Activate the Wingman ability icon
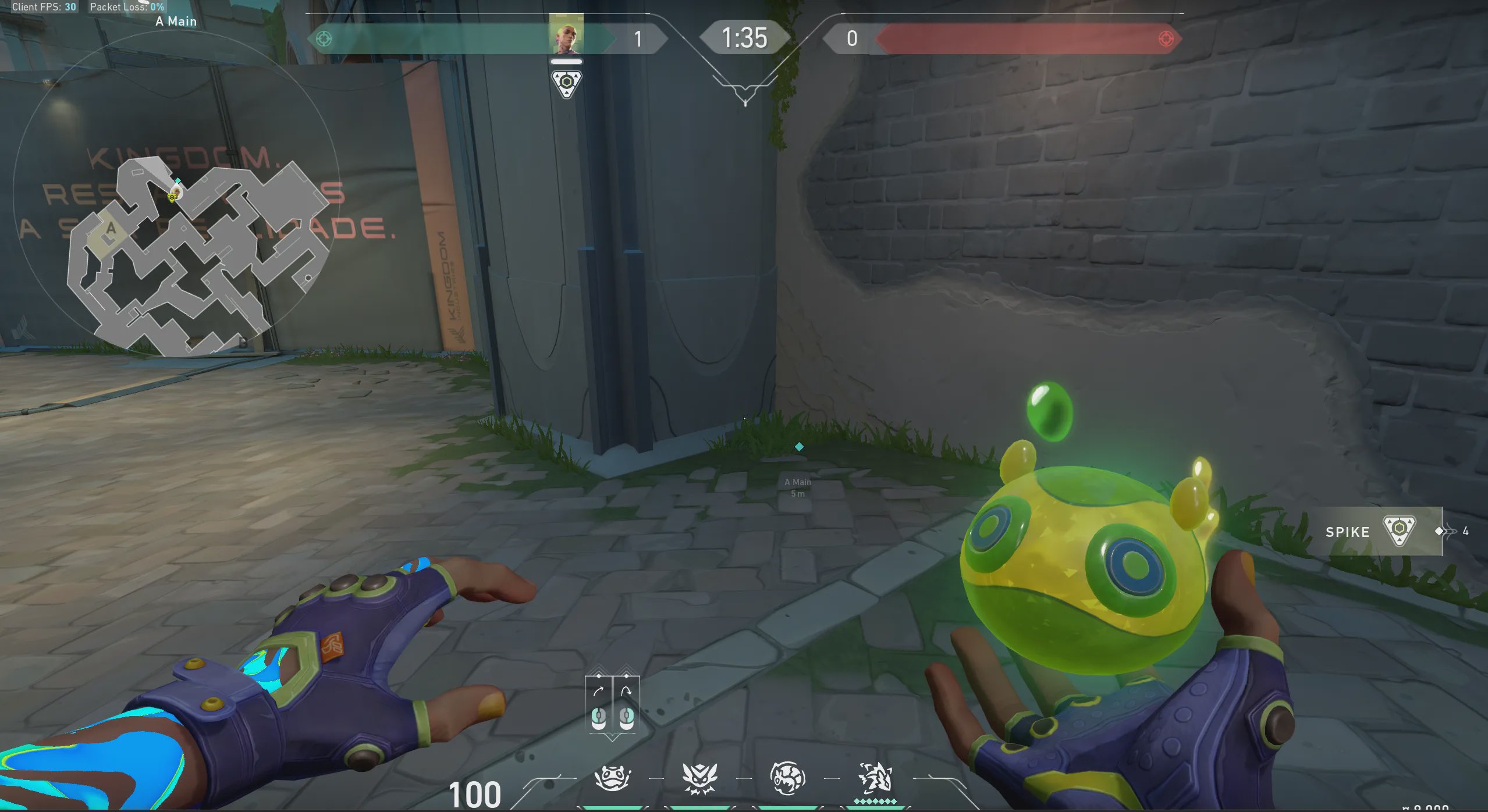 pos(699,778)
